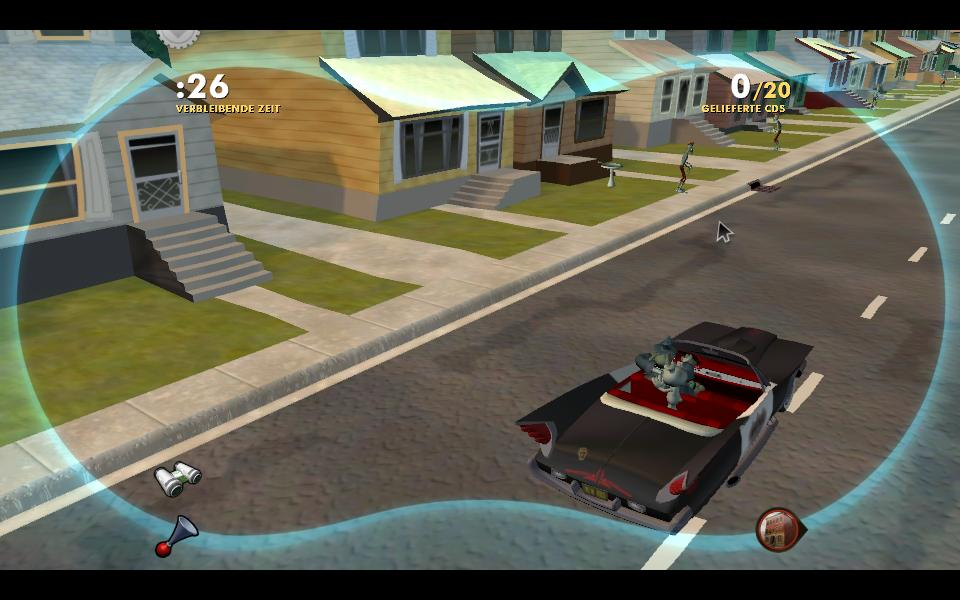Open the gear settings icon

178,35
